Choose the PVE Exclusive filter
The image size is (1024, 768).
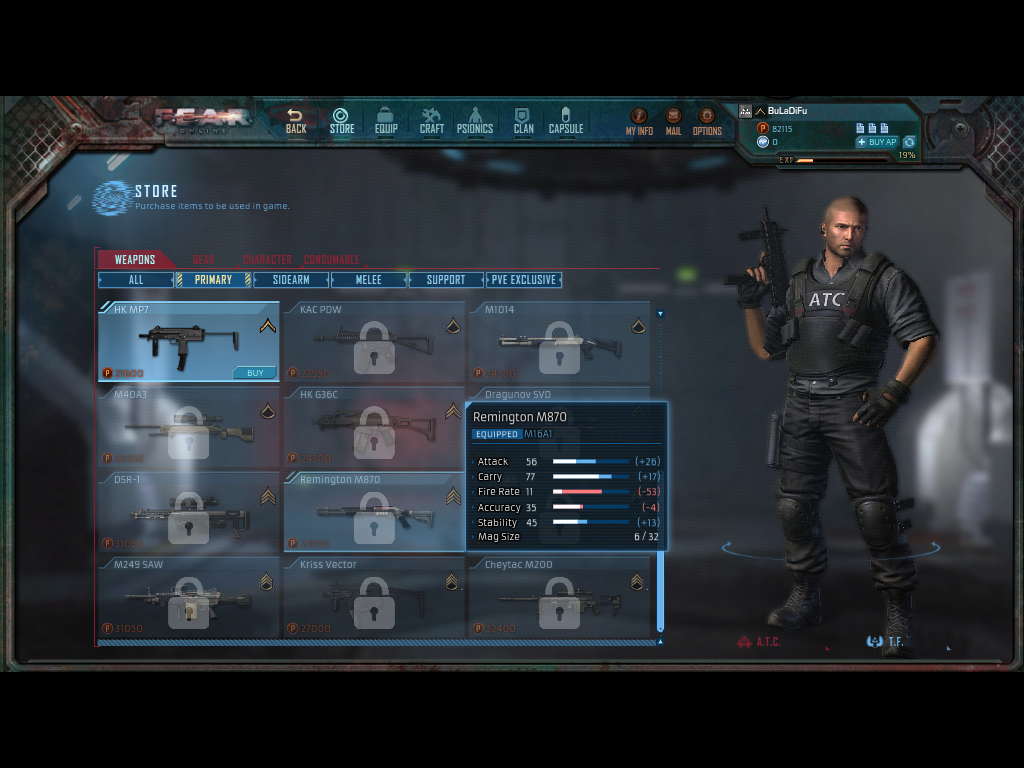[x=524, y=280]
